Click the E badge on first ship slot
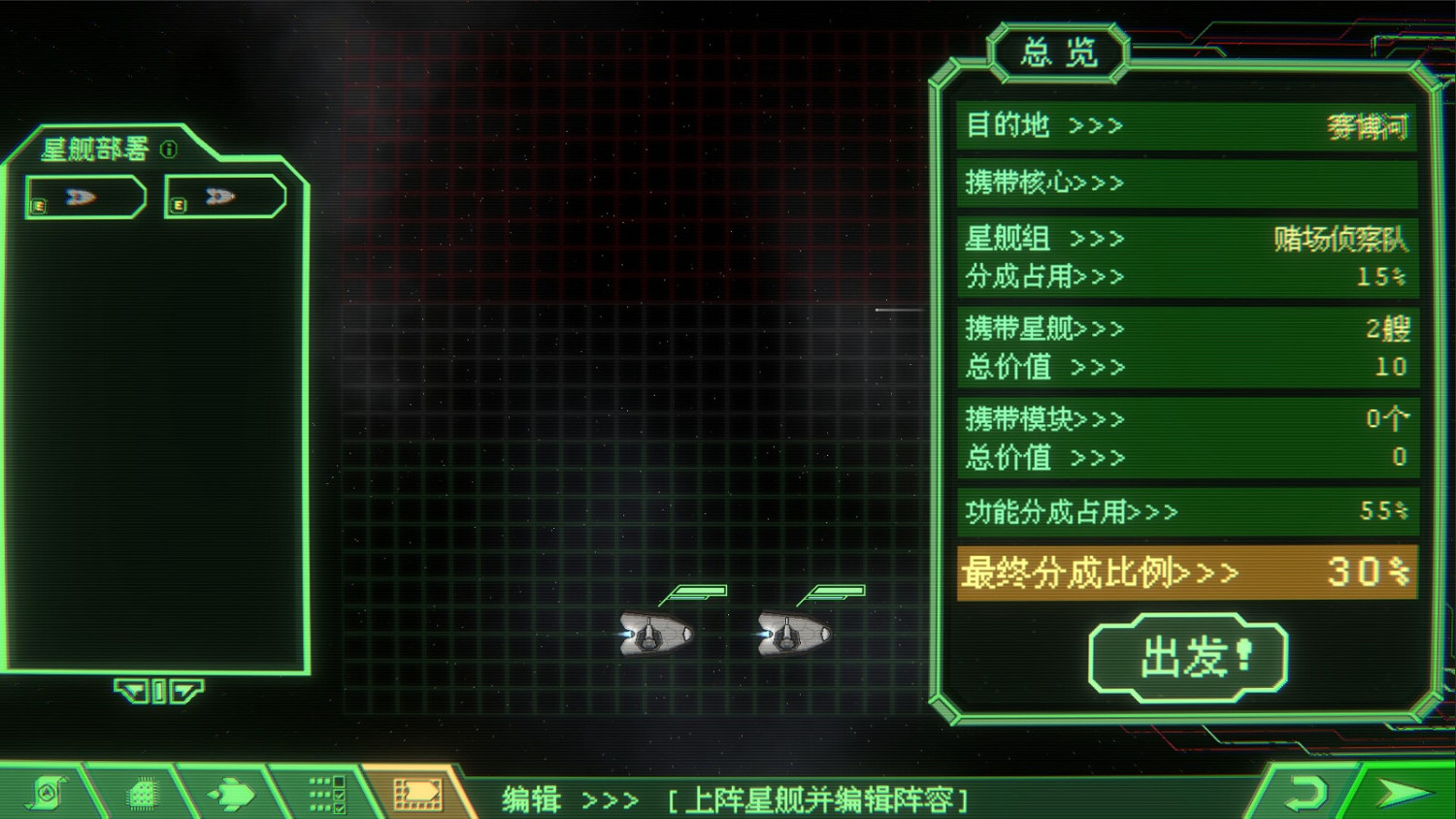The width and height of the screenshot is (1456, 819). click(38, 206)
